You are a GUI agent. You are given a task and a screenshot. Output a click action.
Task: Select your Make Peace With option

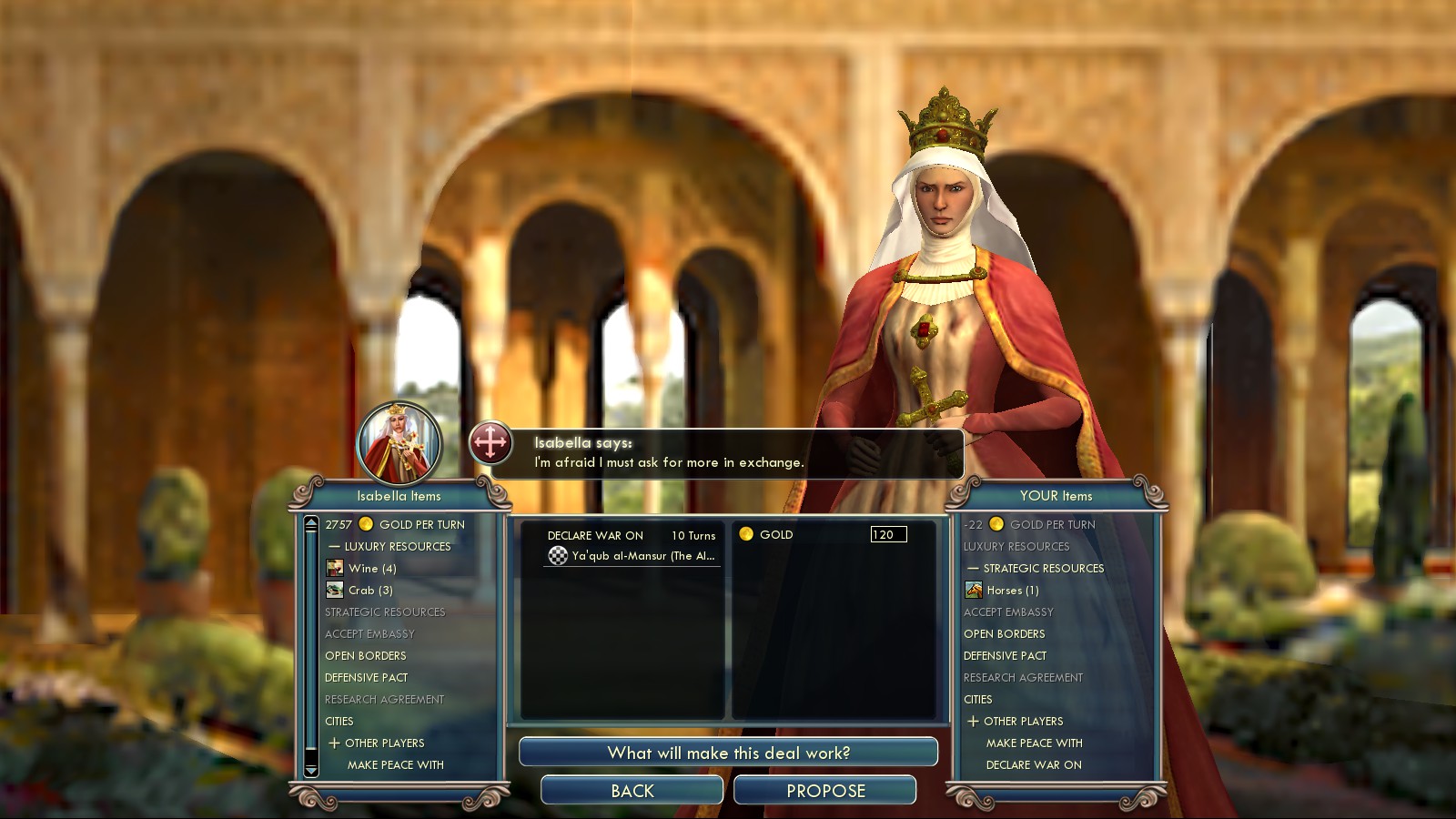tap(1034, 743)
